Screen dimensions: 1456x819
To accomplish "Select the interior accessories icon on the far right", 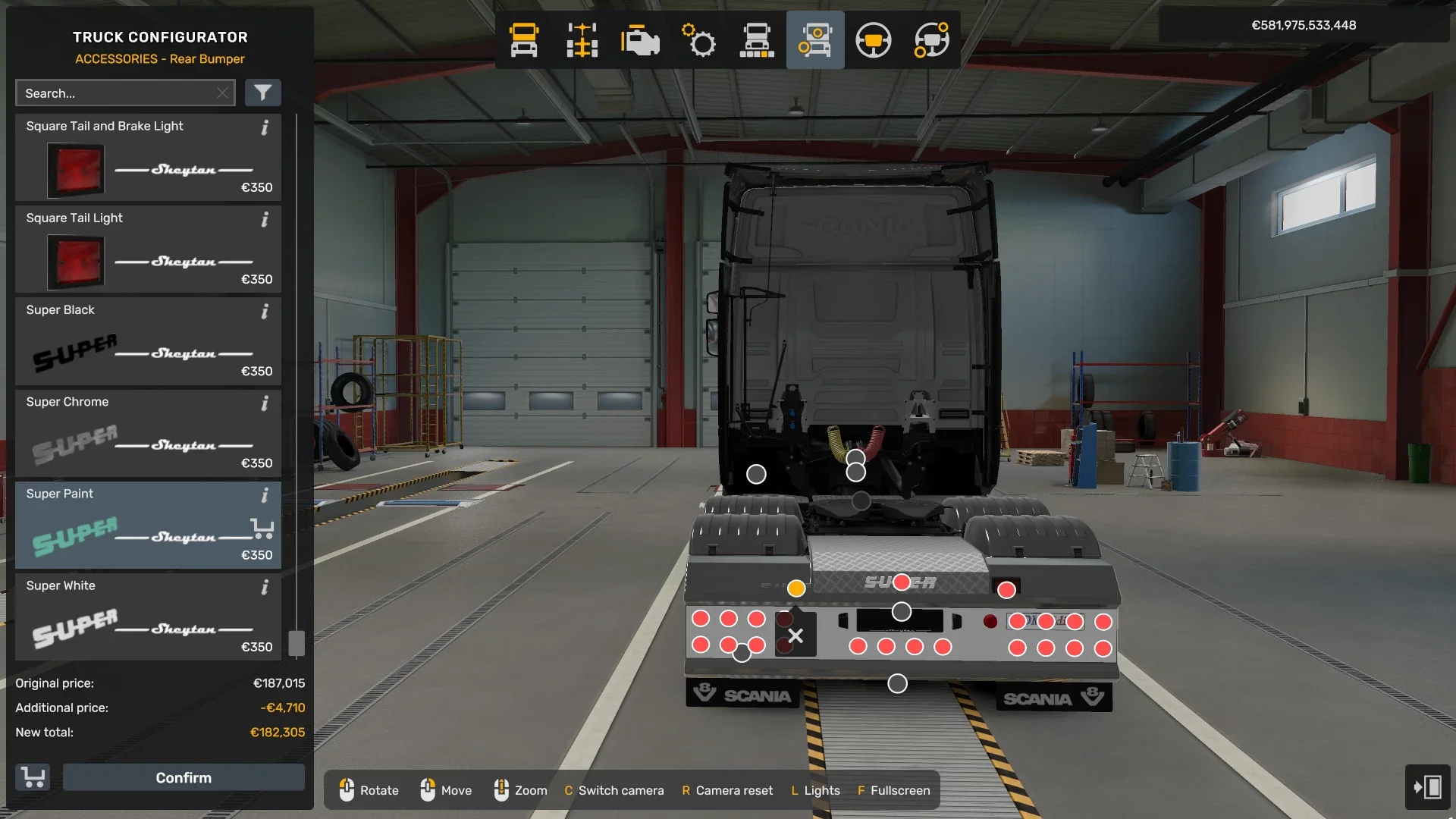I will [x=932, y=39].
